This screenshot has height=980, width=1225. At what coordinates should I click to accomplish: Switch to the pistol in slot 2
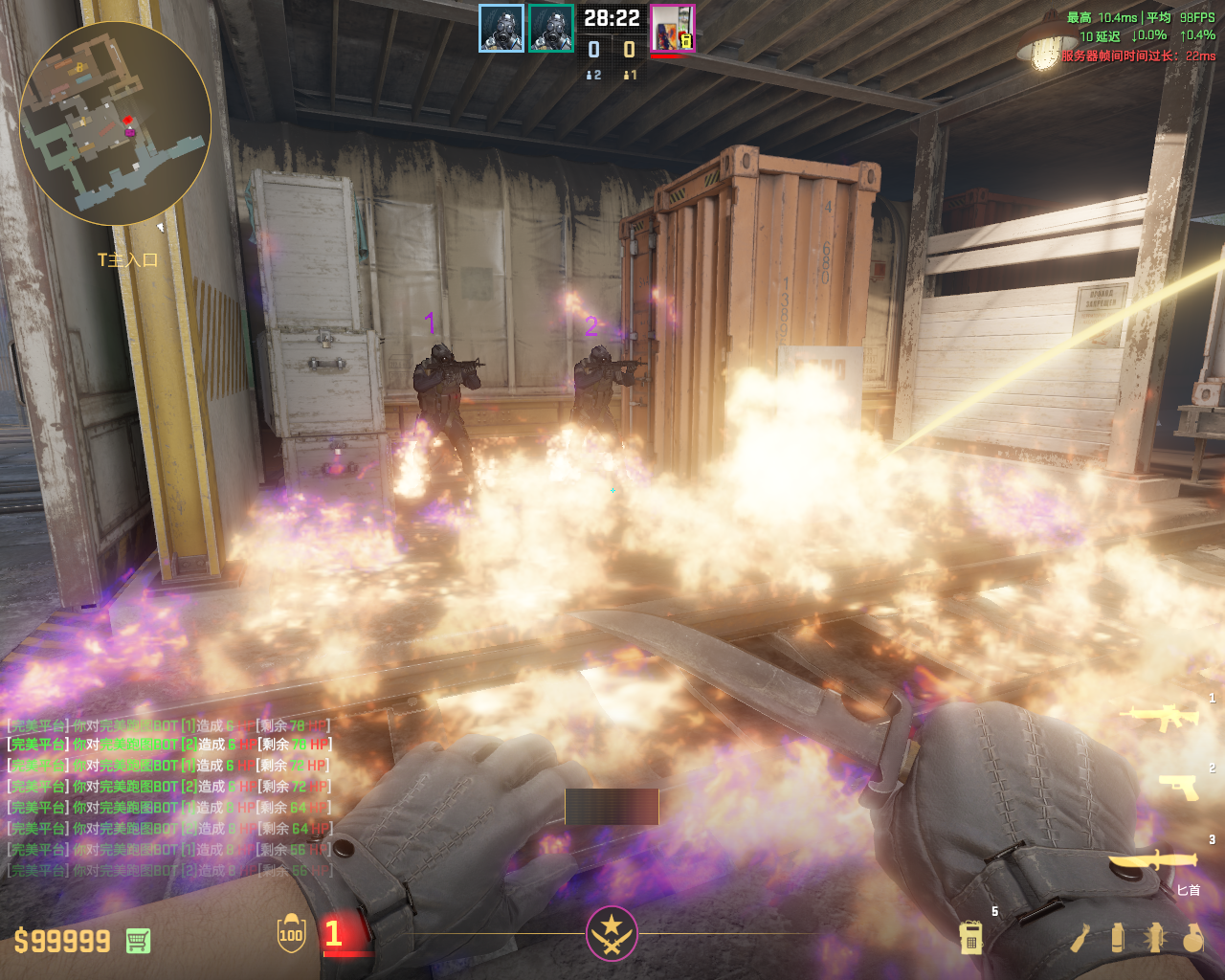point(1178,786)
